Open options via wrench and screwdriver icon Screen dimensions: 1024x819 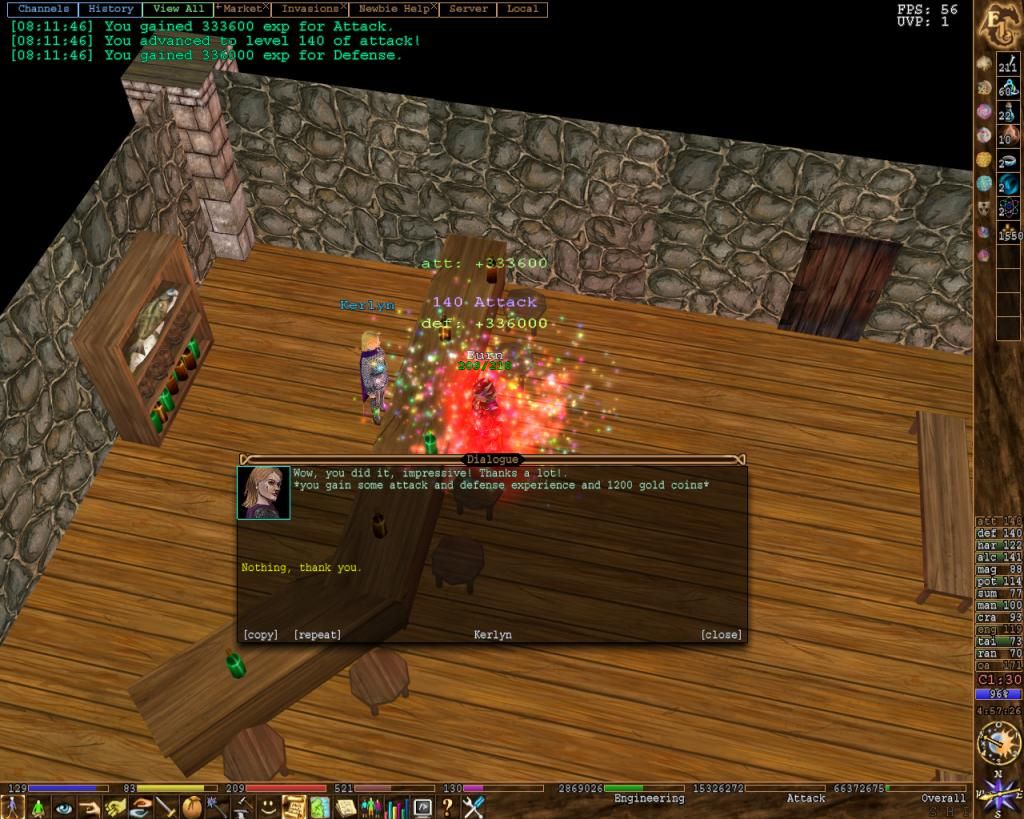pos(473,807)
